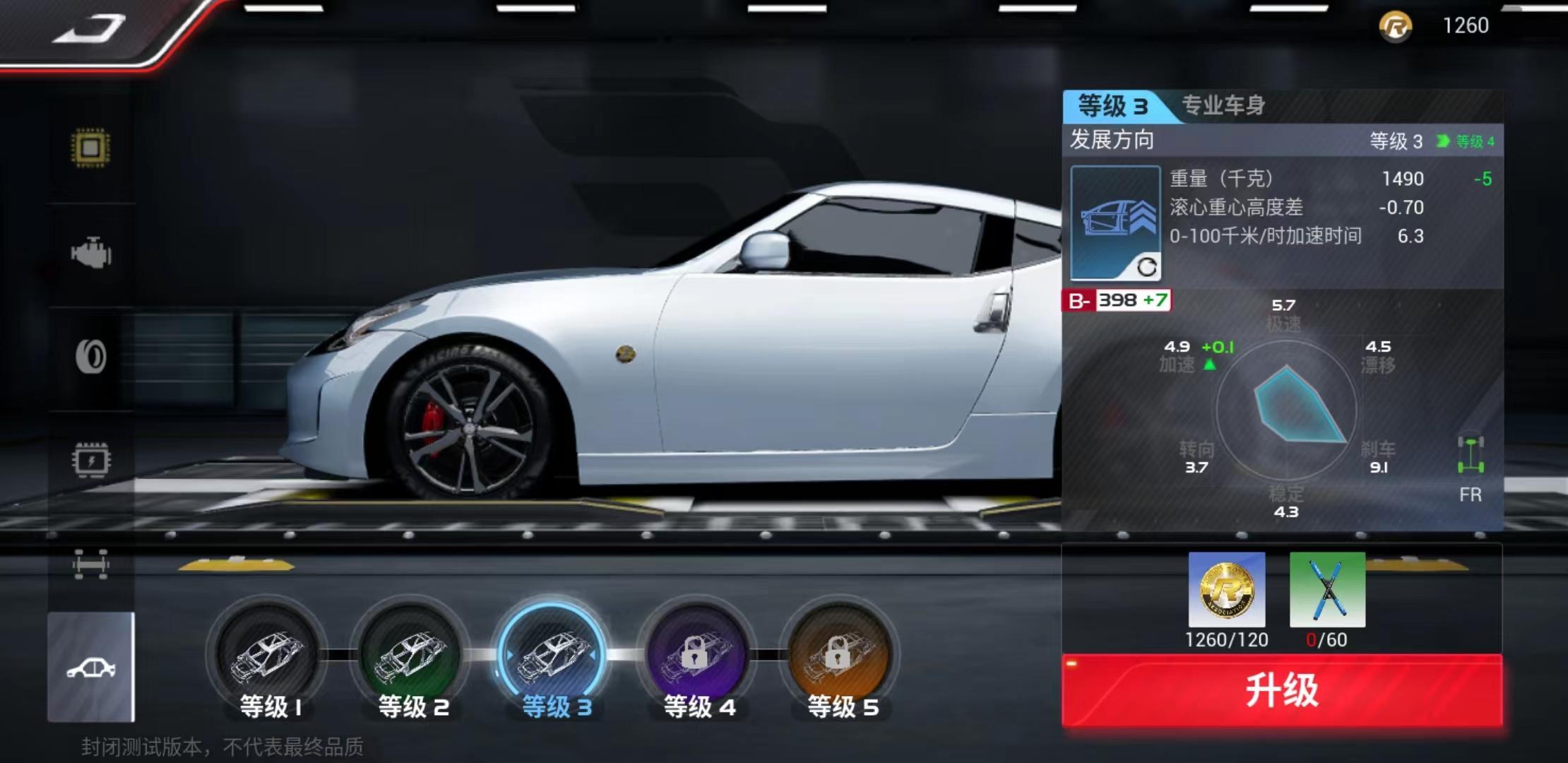This screenshot has width=1568, height=763.
Task: Switch to the engine parts category
Action: click(91, 253)
